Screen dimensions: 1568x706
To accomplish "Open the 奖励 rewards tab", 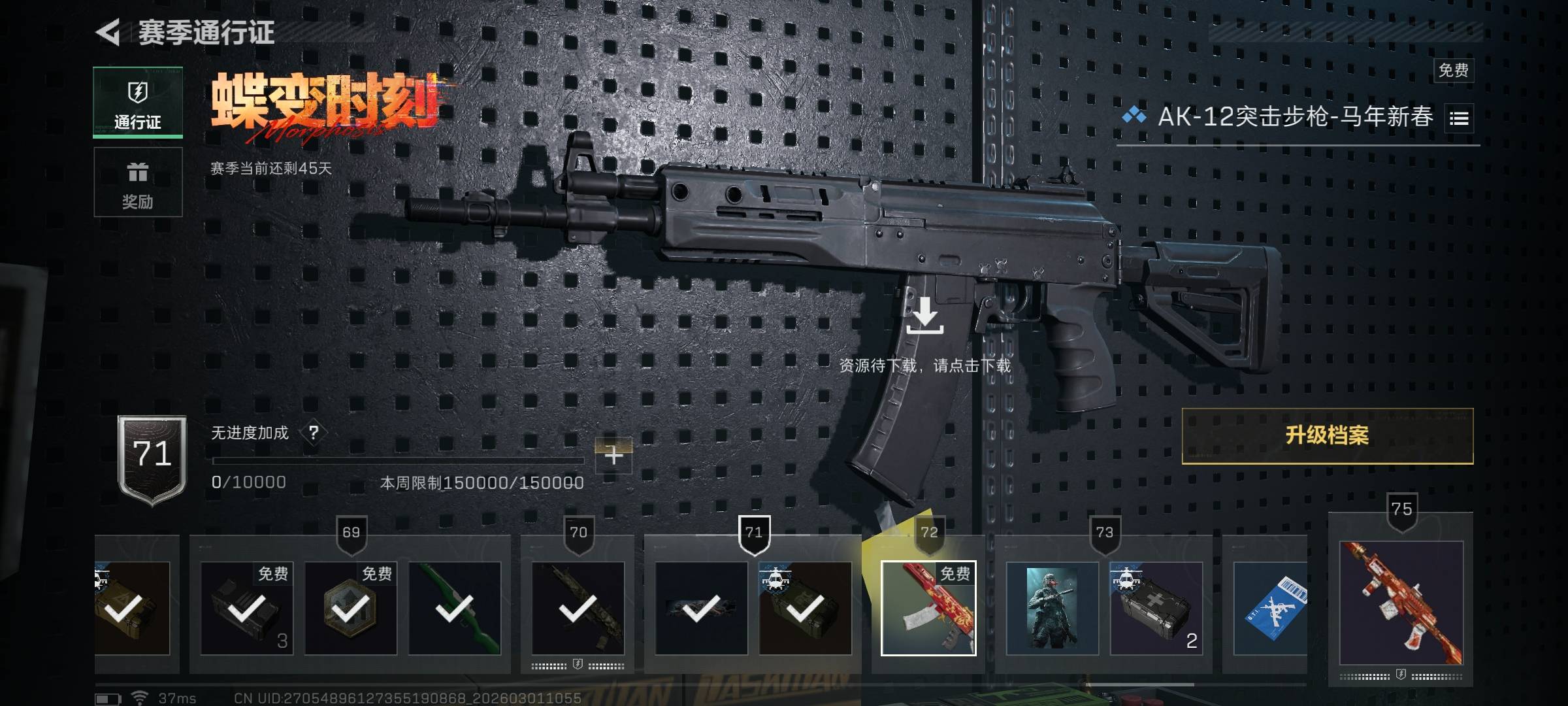I will click(138, 182).
